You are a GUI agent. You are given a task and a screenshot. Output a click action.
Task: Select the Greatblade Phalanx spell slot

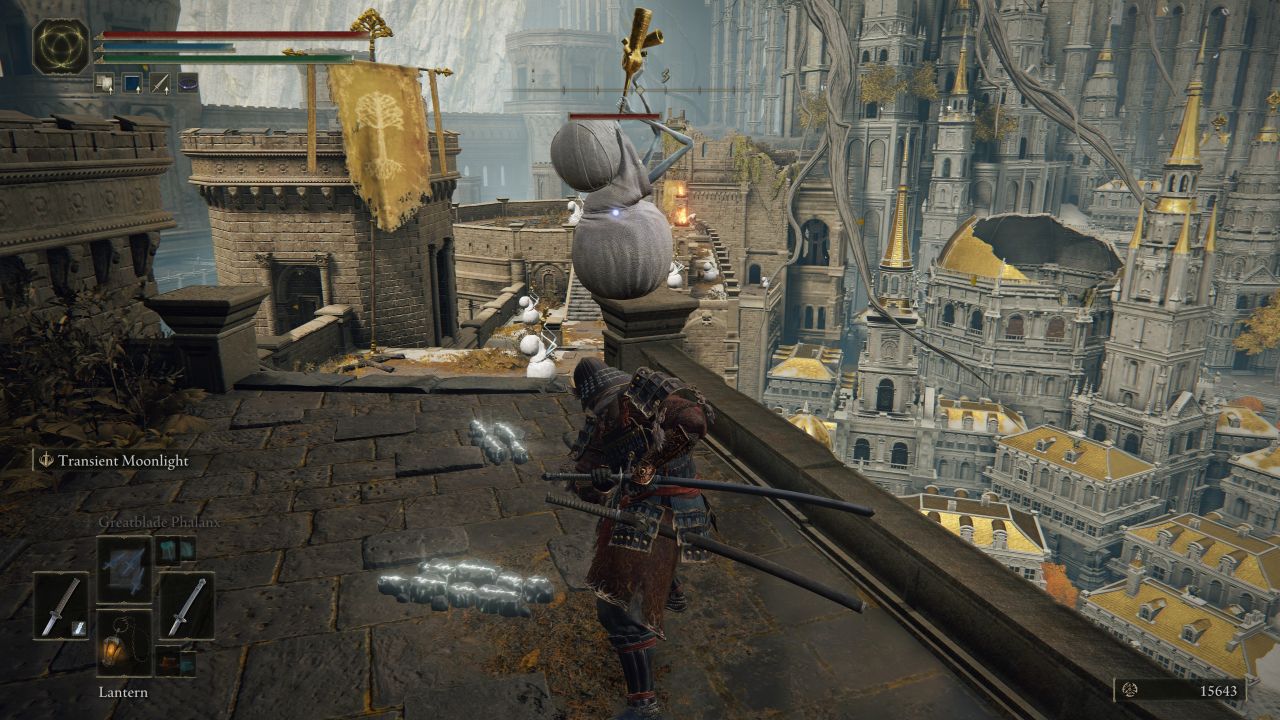point(124,569)
